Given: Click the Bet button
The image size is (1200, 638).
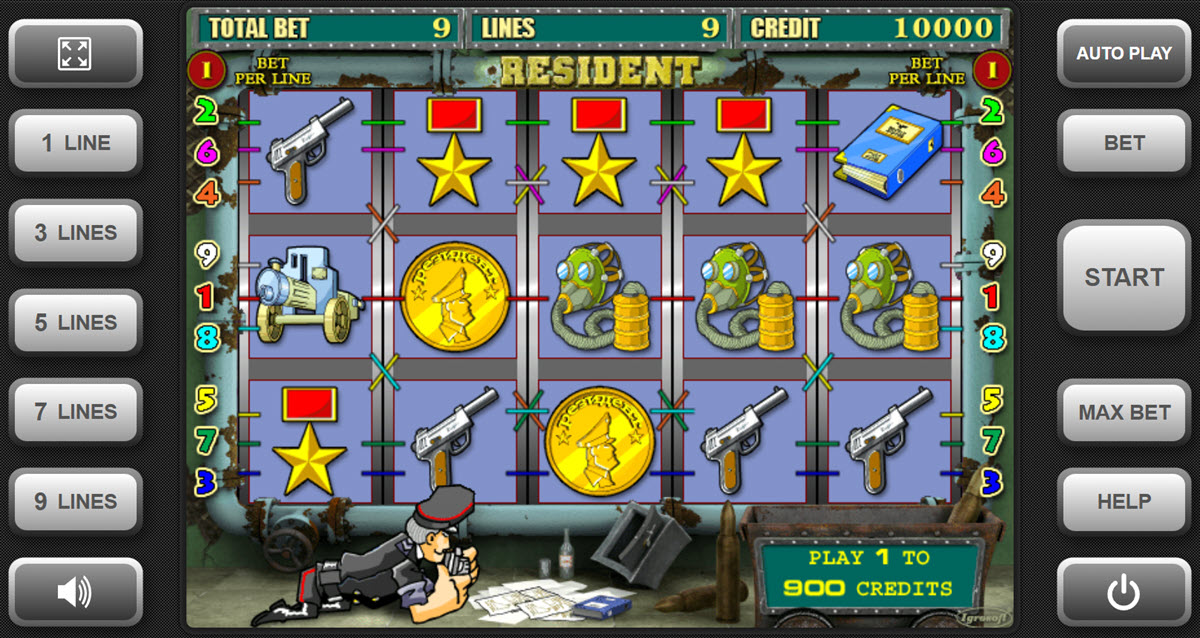Looking at the screenshot, I should coord(1124,143).
